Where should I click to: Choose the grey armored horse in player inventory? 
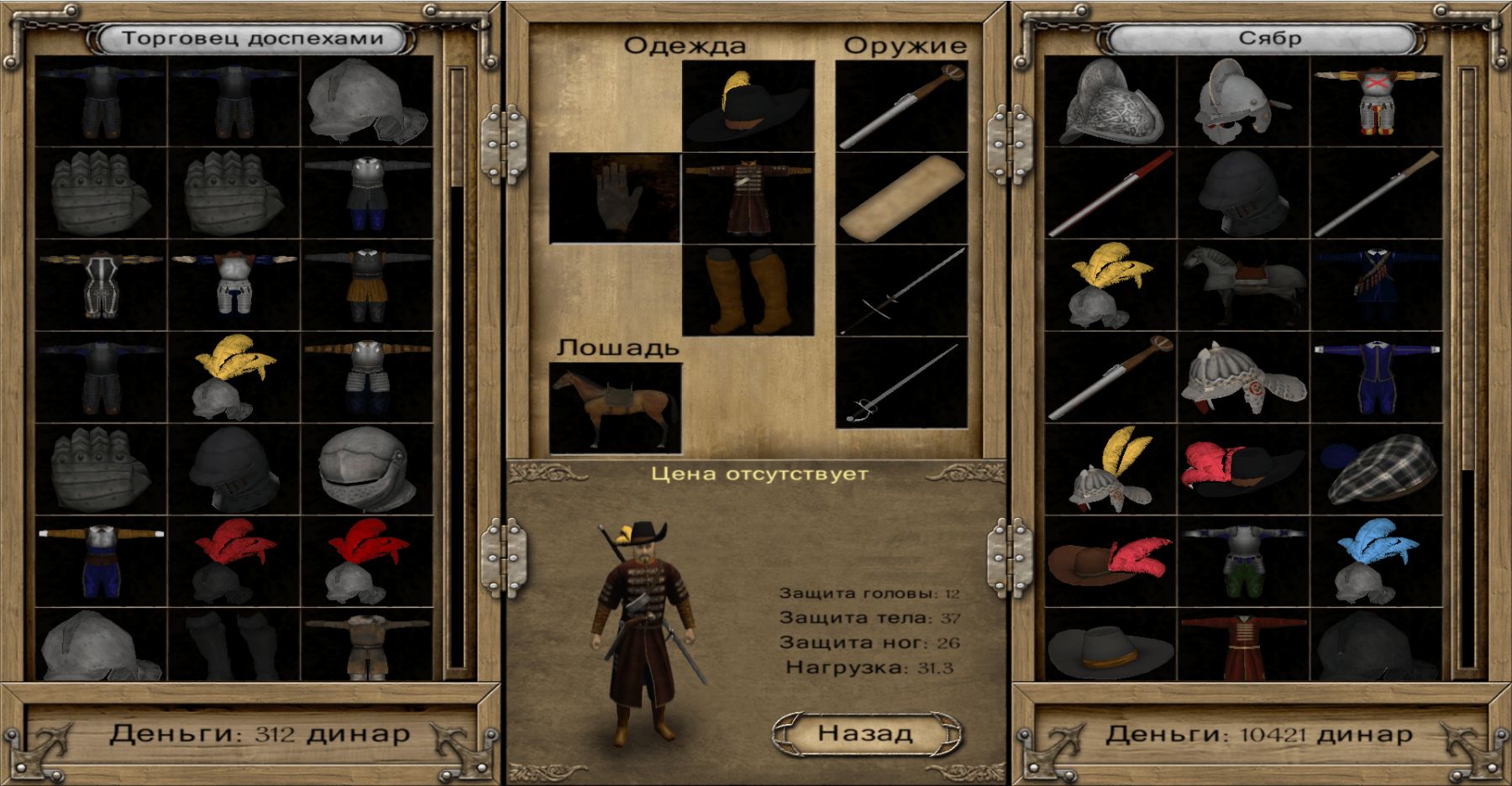tap(1243, 286)
